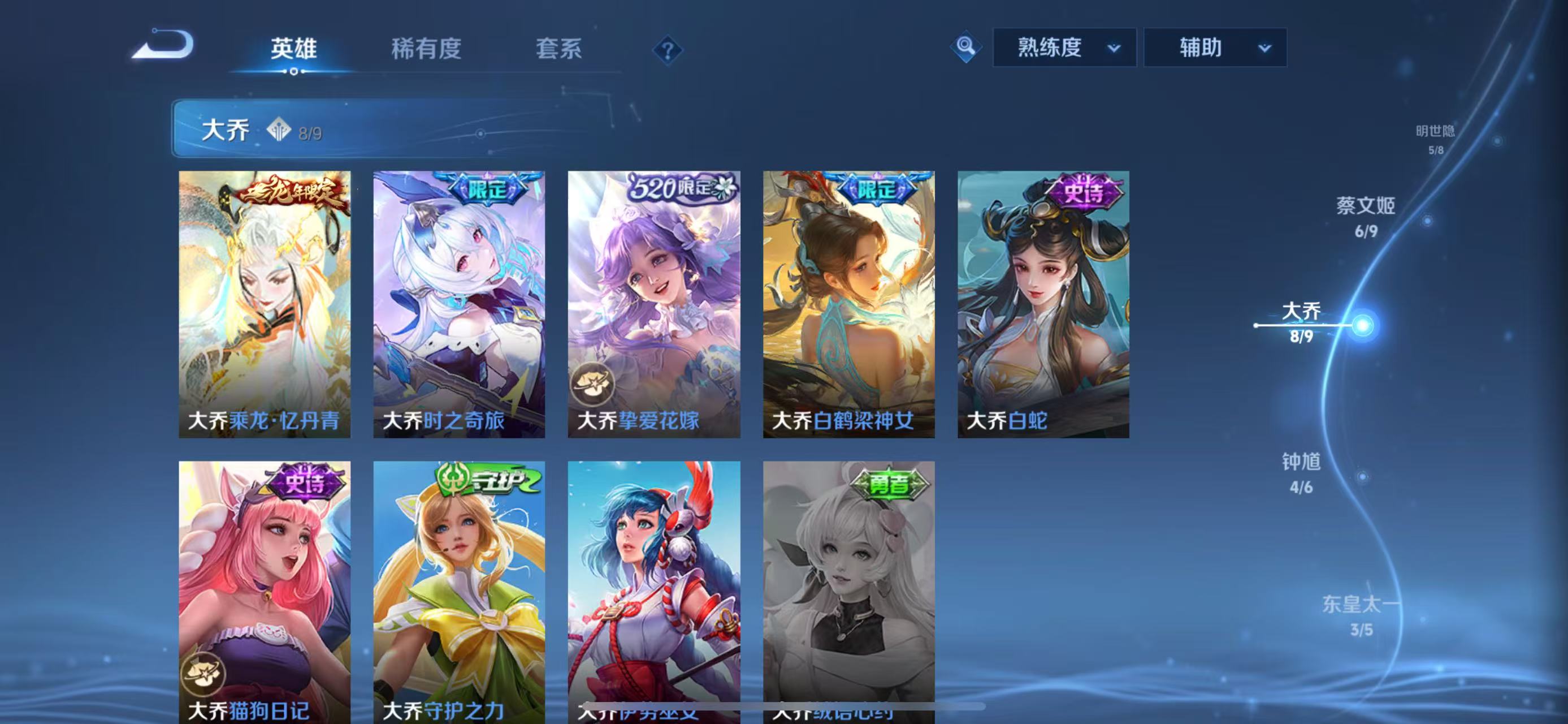Open skin search with the magnifier icon
Image resolution: width=1568 pixels, height=724 pixels.
[x=967, y=47]
